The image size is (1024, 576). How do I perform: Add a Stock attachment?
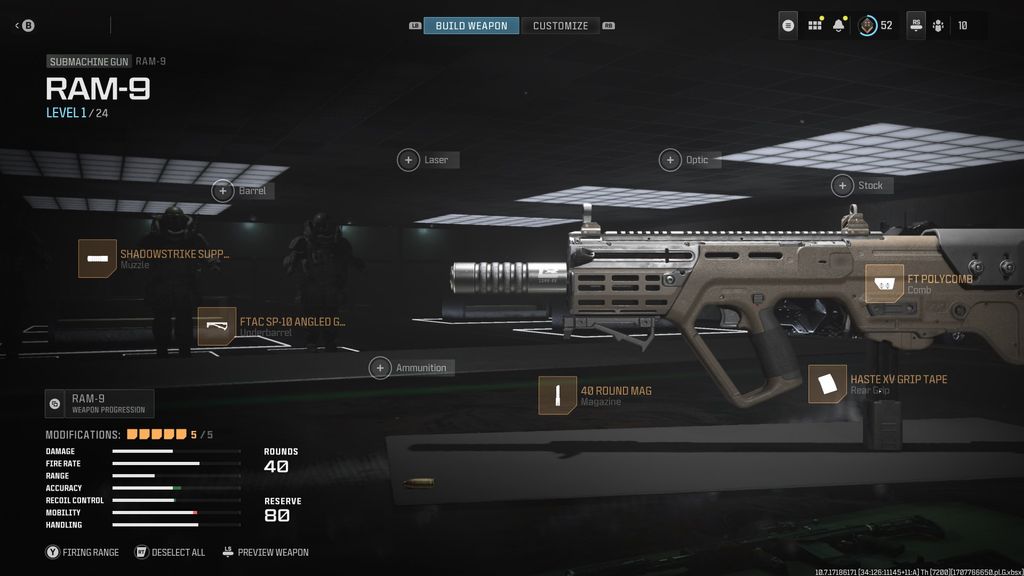[842, 185]
